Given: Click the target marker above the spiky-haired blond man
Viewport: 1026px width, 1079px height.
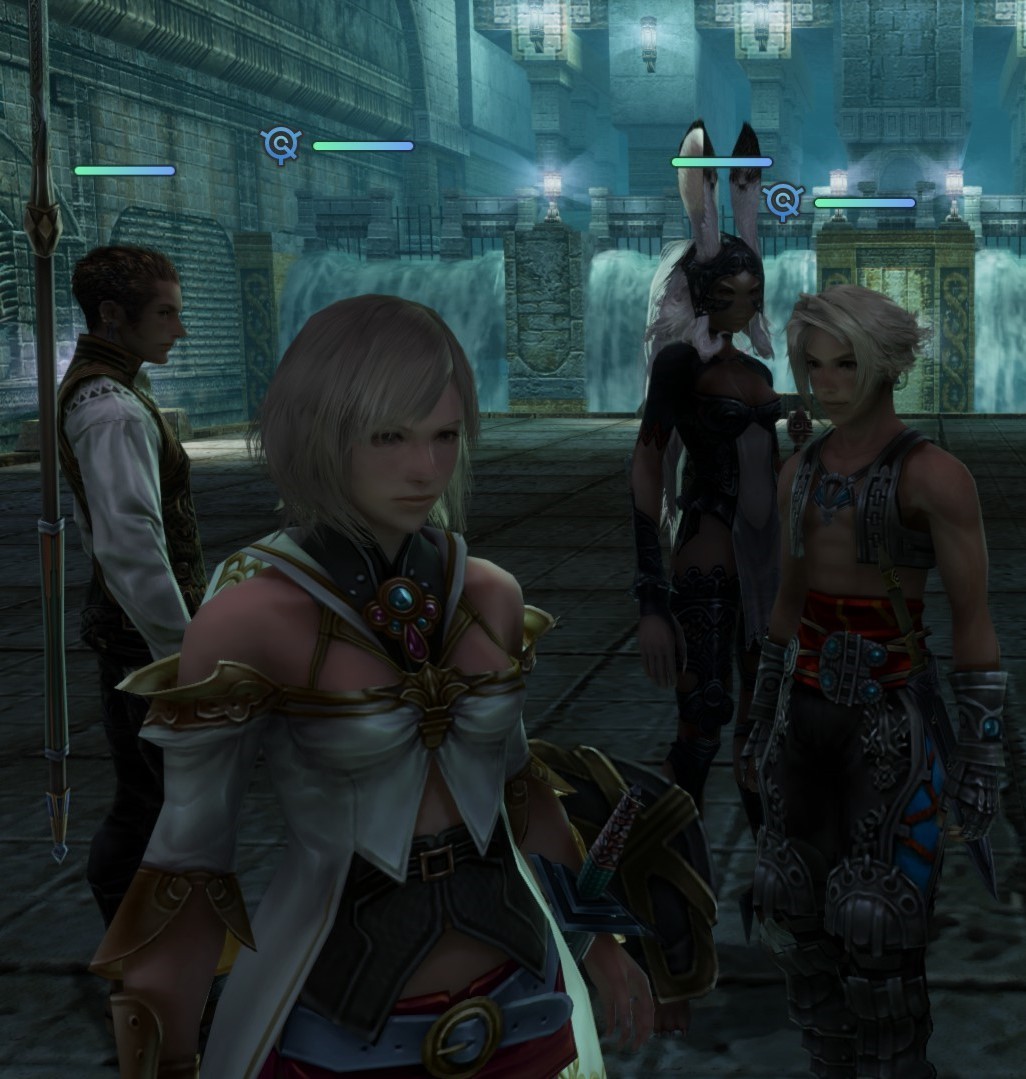Looking at the screenshot, I should tap(783, 201).
